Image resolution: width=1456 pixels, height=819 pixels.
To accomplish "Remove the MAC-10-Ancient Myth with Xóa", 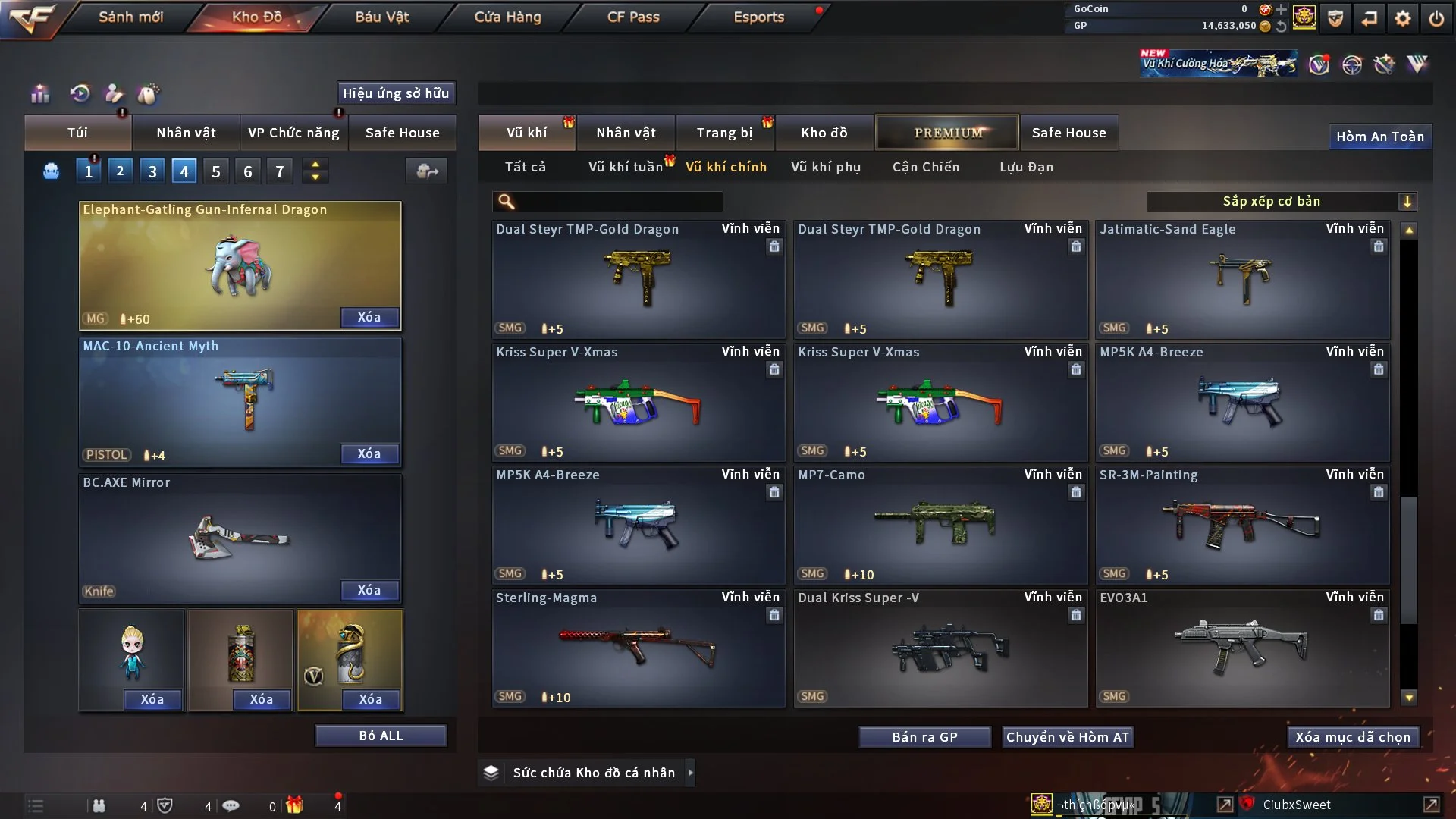I will coord(369,453).
